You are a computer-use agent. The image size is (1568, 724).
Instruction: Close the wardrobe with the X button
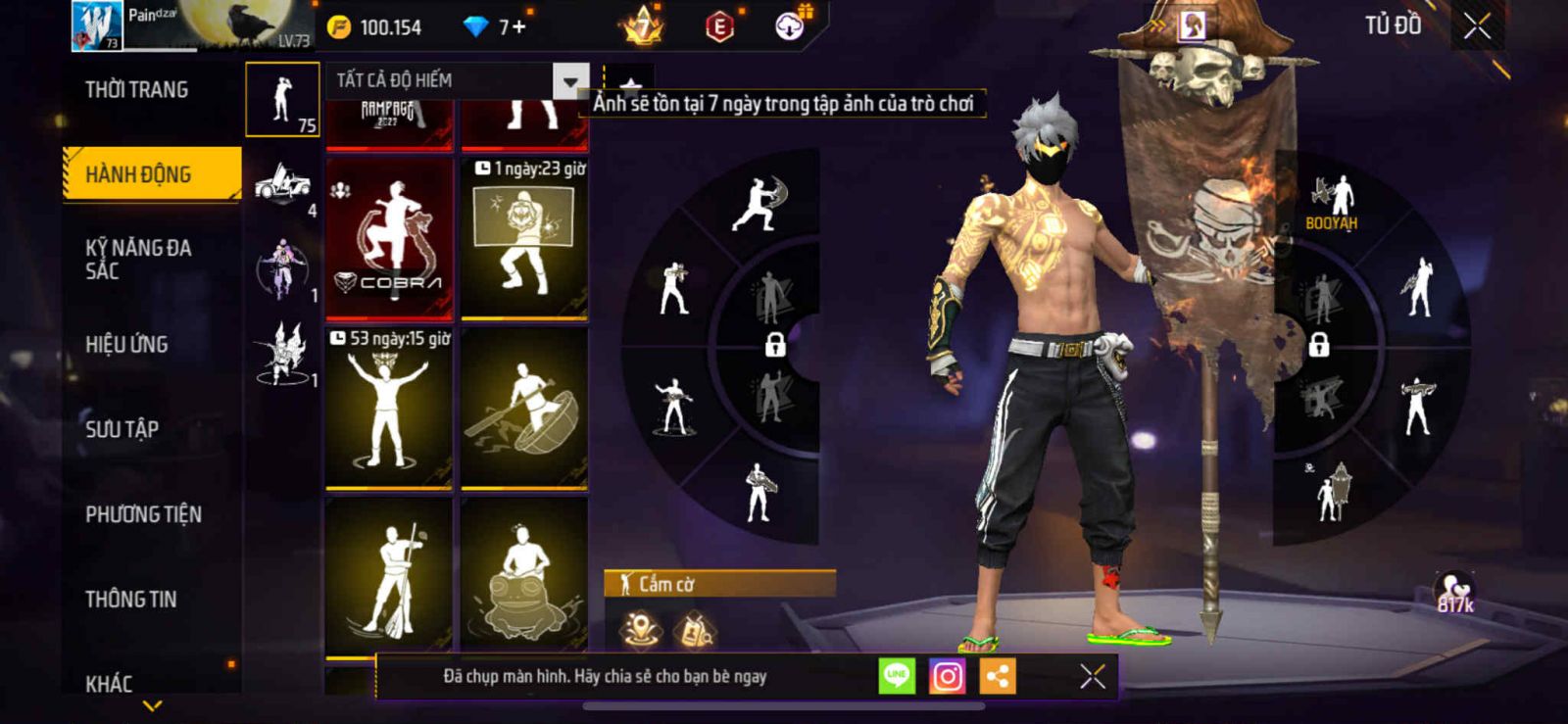point(1477,26)
